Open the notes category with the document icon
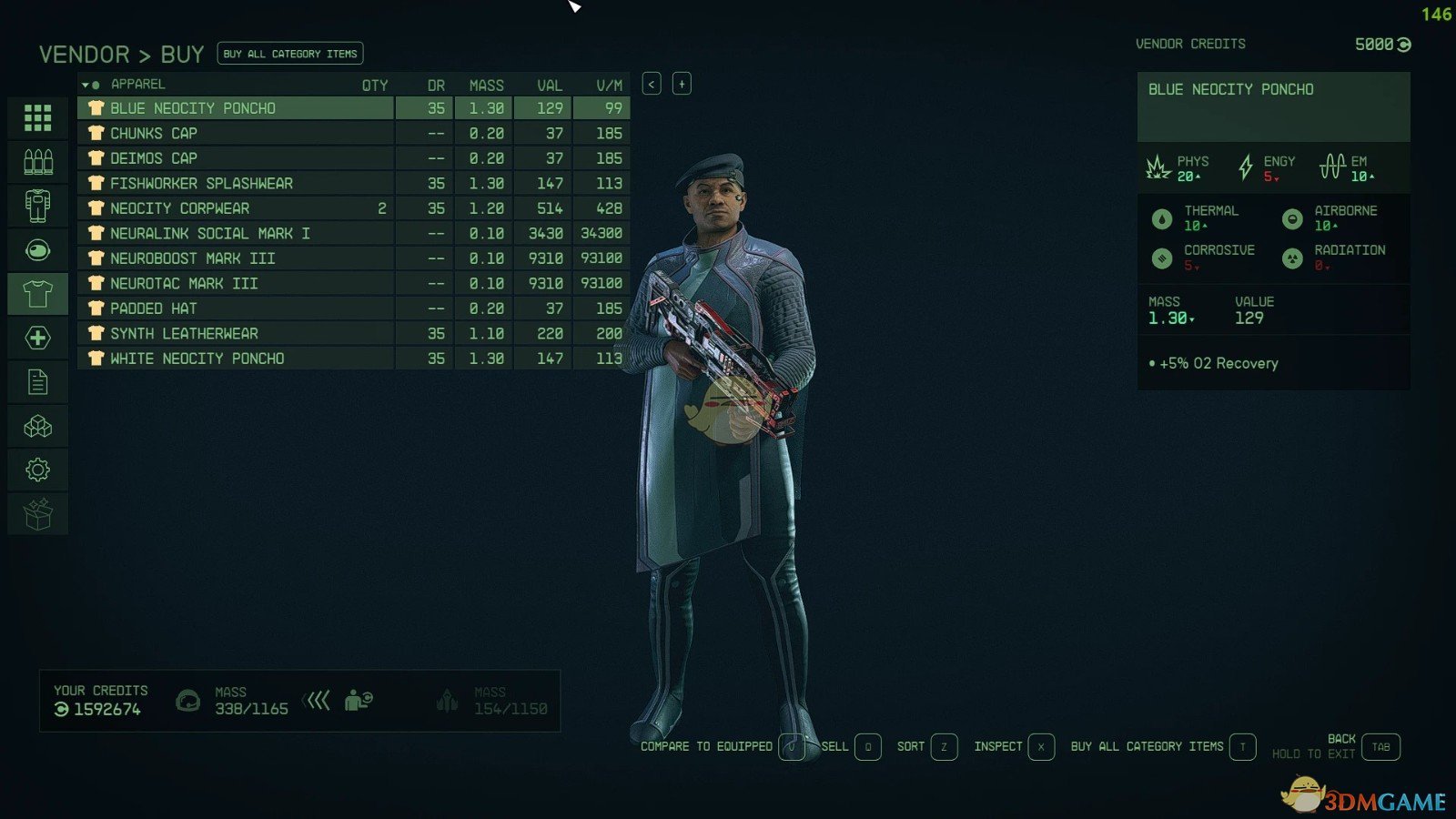This screenshot has width=1456, height=819. click(x=37, y=382)
